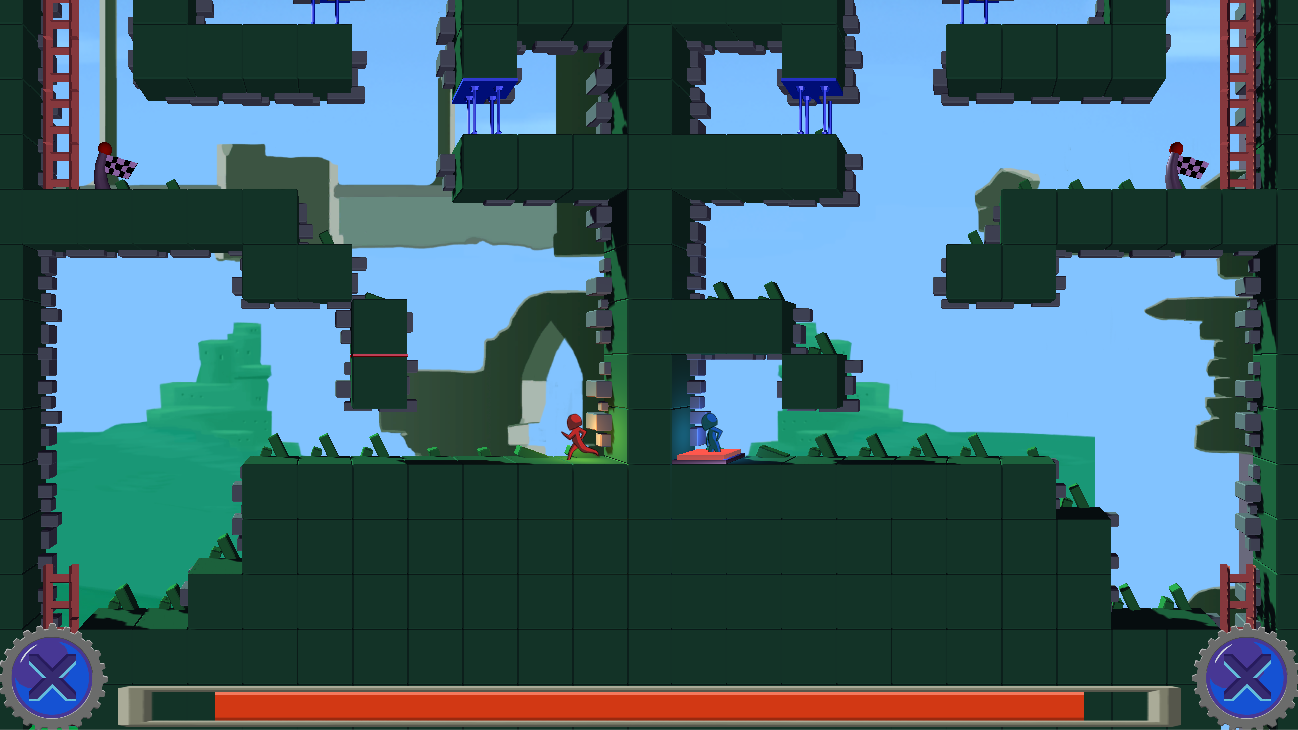1298x730 pixels.
Task: Click the left gear X icon
Action: 52,679
